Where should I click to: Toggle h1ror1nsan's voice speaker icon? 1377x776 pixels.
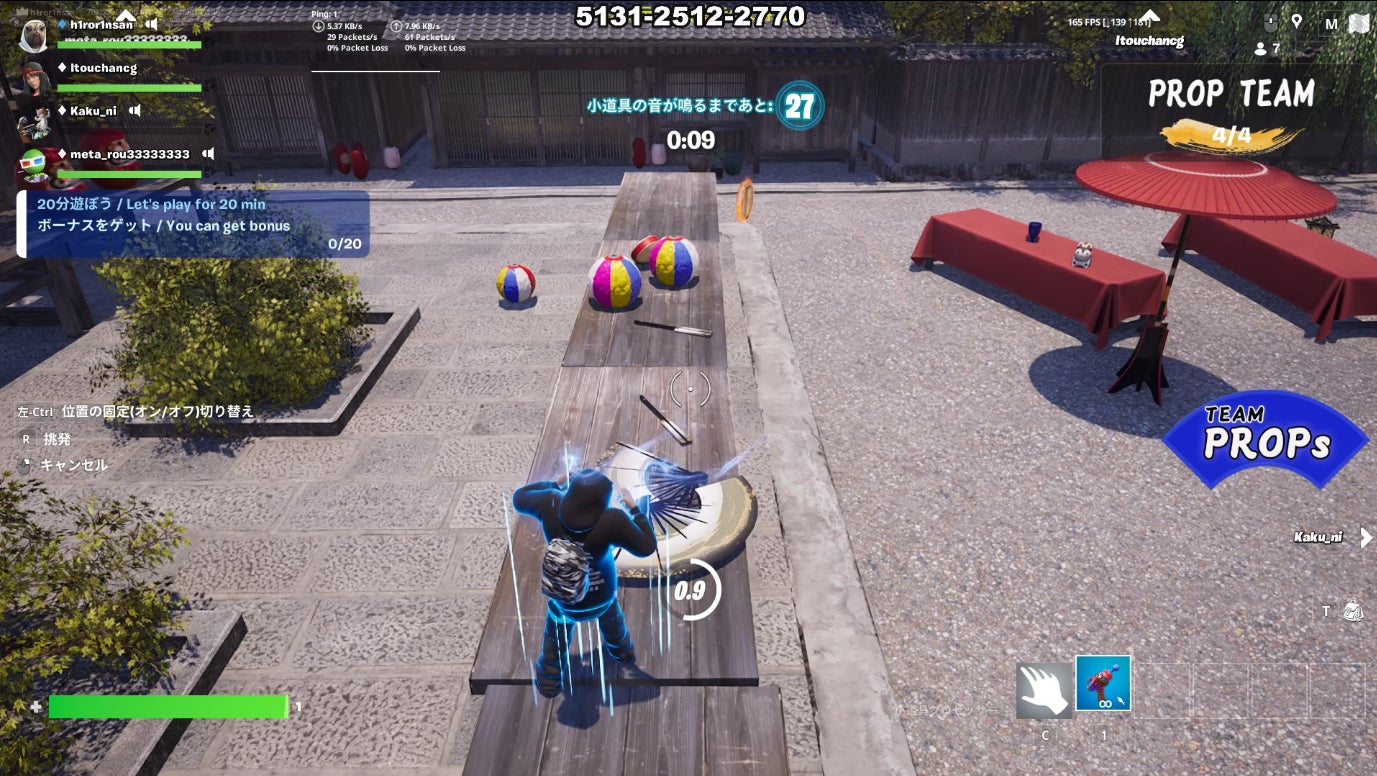coord(151,24)
